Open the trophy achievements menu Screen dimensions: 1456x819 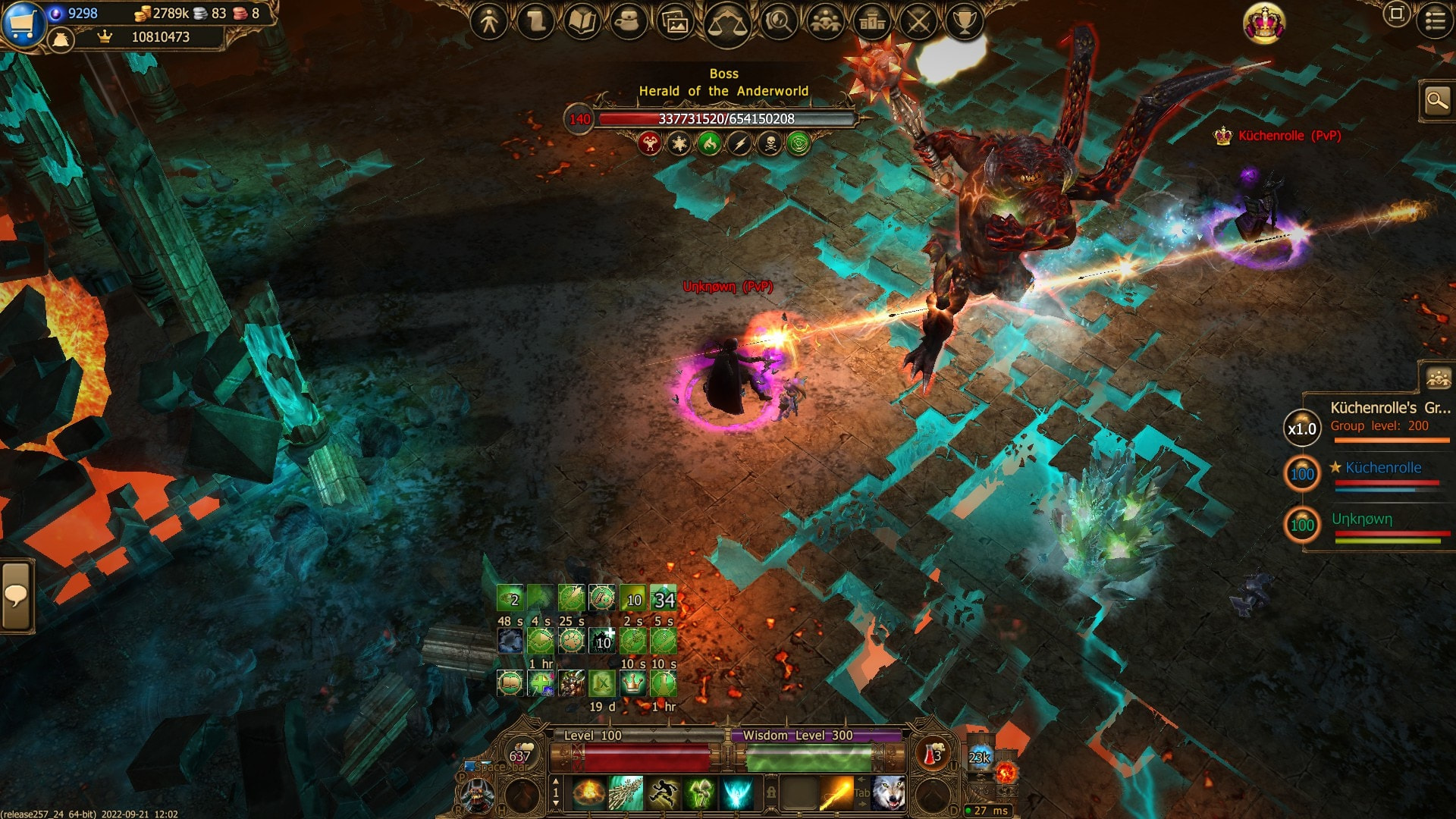(965, 23)
